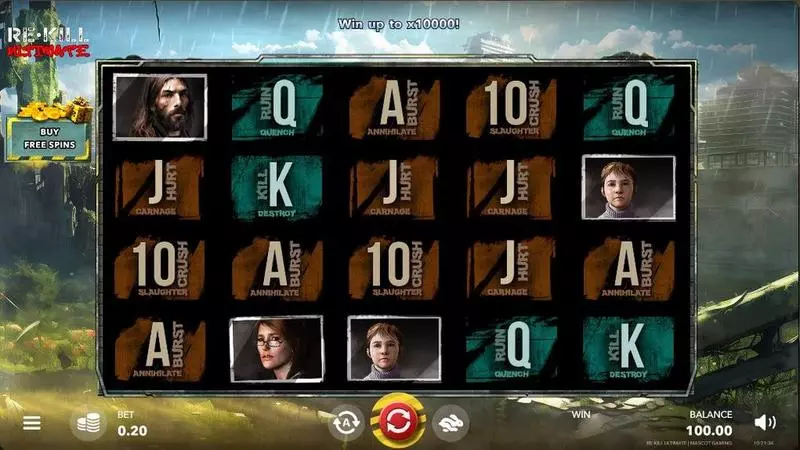The height and width of the screenshot is (450, 800).
Task: Open bet settings with the coins icon
Action: coord(88,423)
